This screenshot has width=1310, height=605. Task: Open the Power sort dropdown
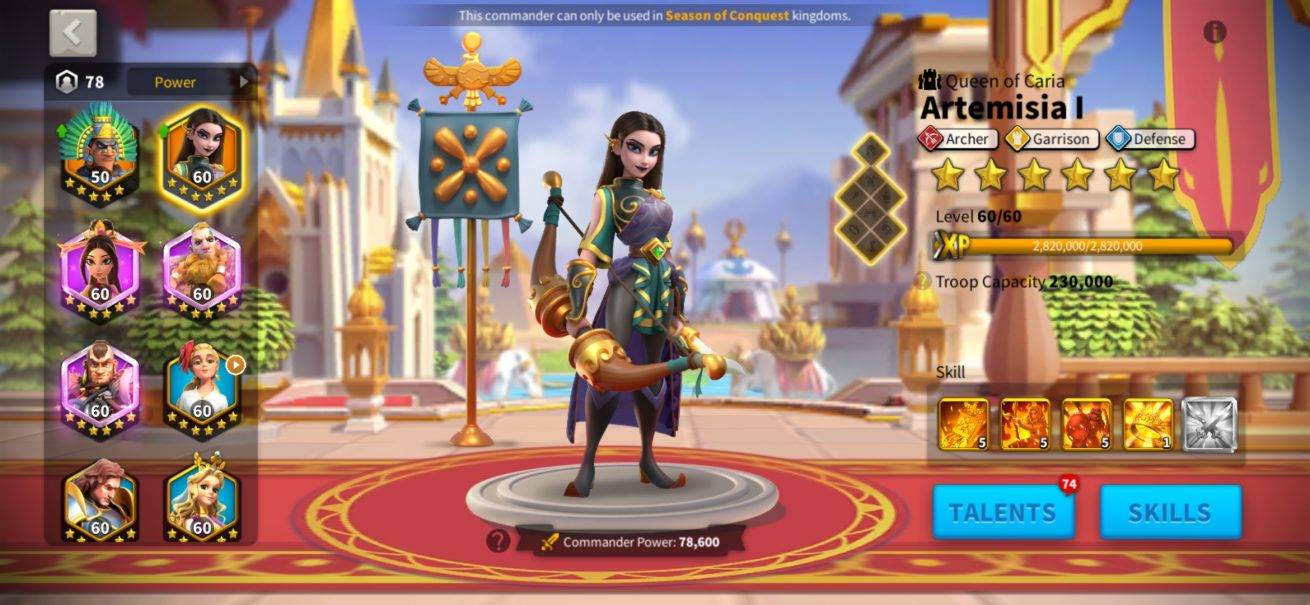[188, 82]
